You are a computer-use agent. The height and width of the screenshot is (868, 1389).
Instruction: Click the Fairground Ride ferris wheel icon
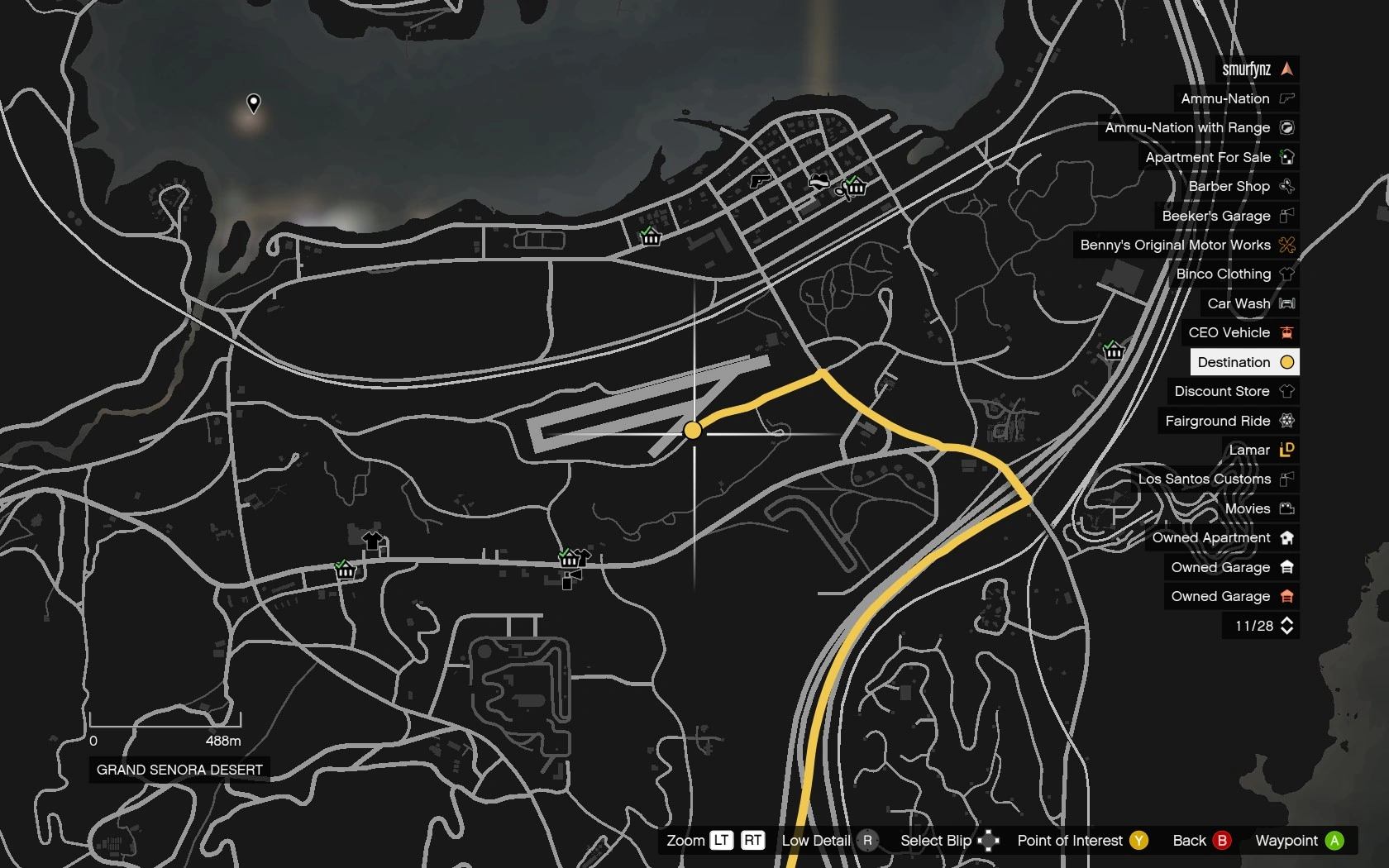coord(1286,421)
